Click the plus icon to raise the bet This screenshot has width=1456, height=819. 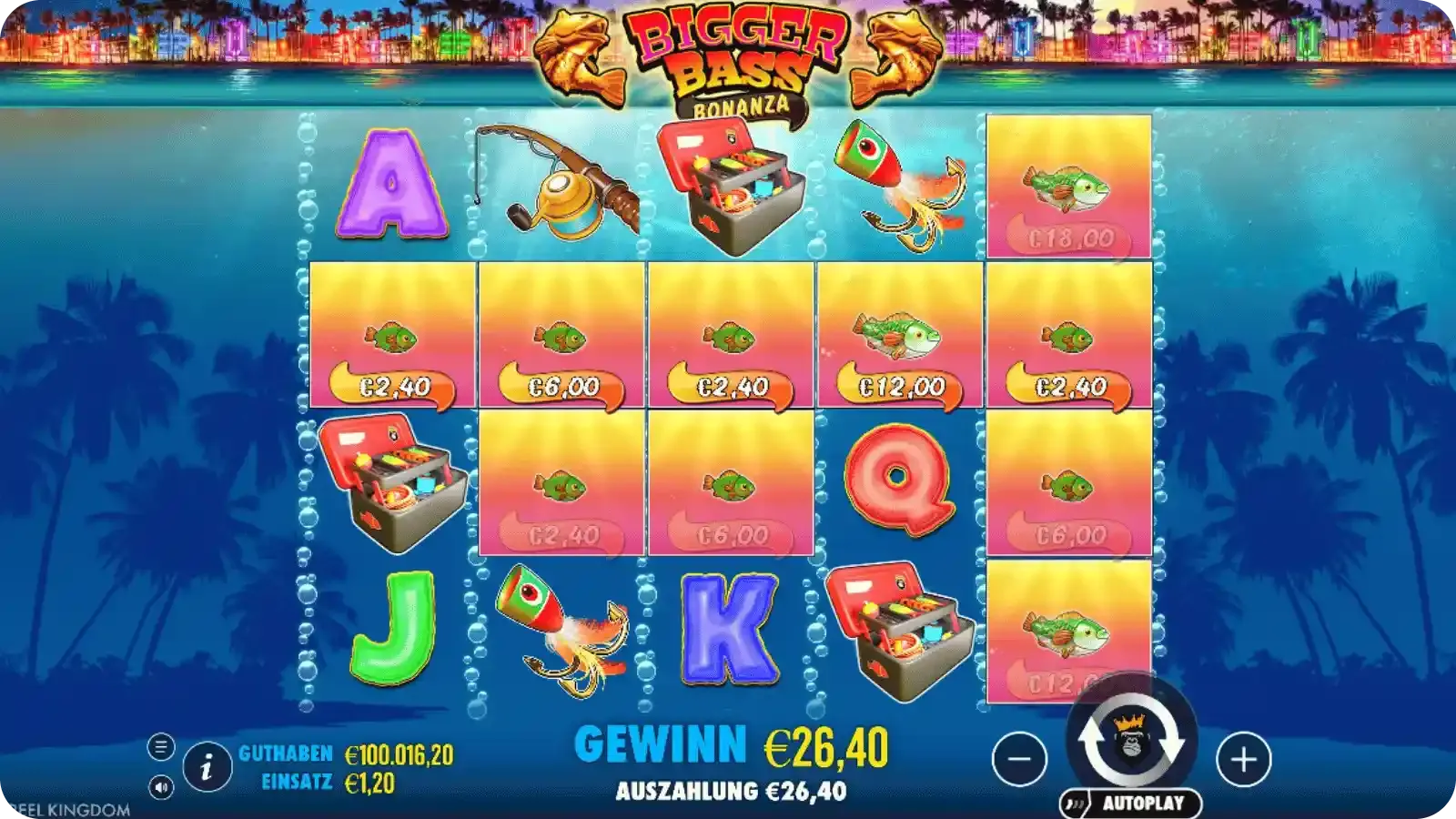tap(1246, 761)
